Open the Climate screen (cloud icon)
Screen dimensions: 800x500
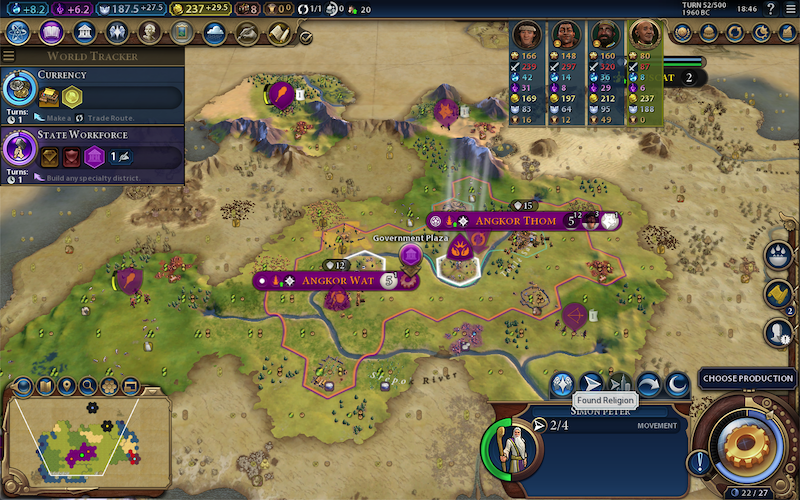214,32
